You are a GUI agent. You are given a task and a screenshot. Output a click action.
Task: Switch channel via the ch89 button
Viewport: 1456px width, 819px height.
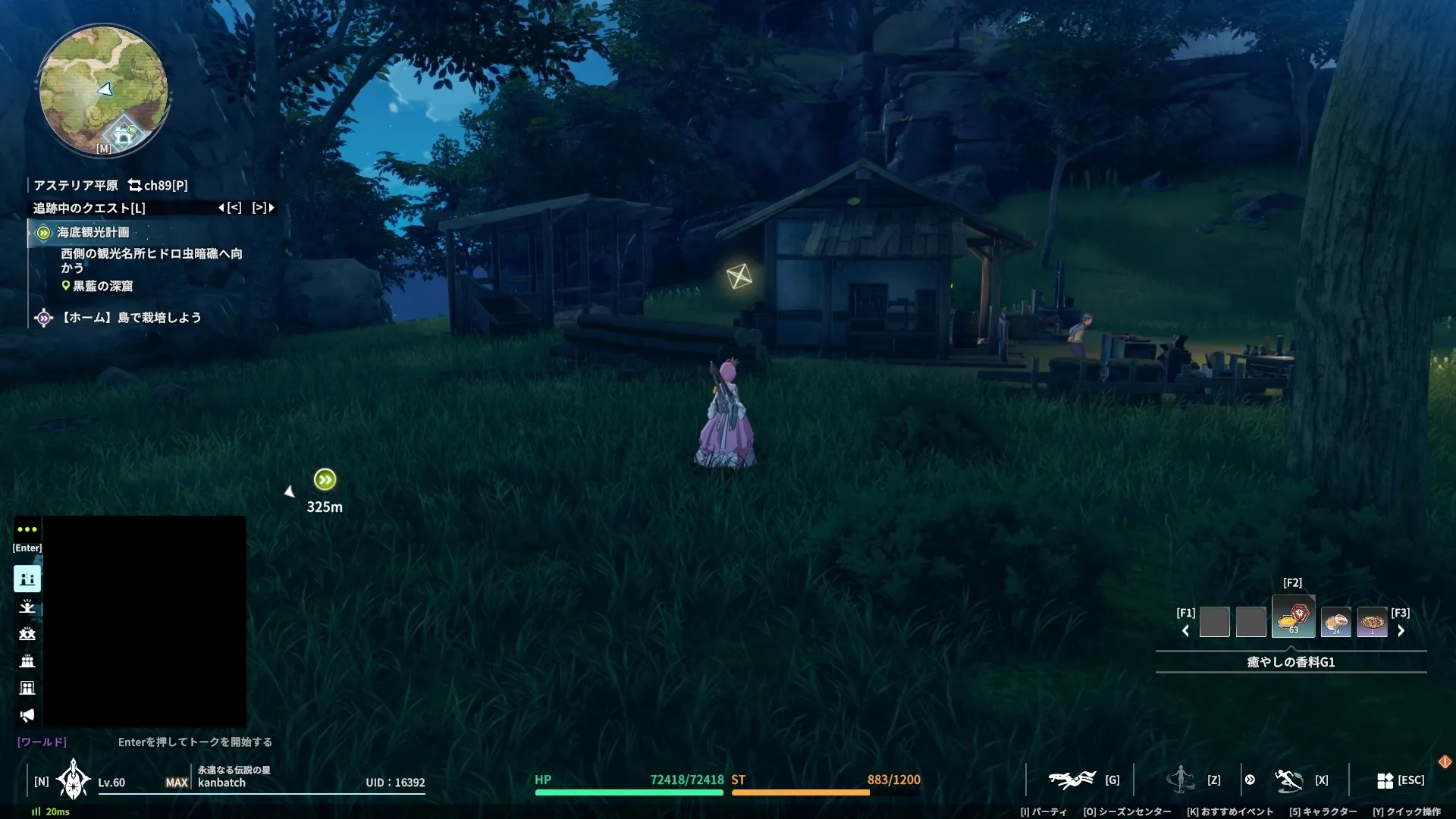pyautogui.click(x=158, y=185)
